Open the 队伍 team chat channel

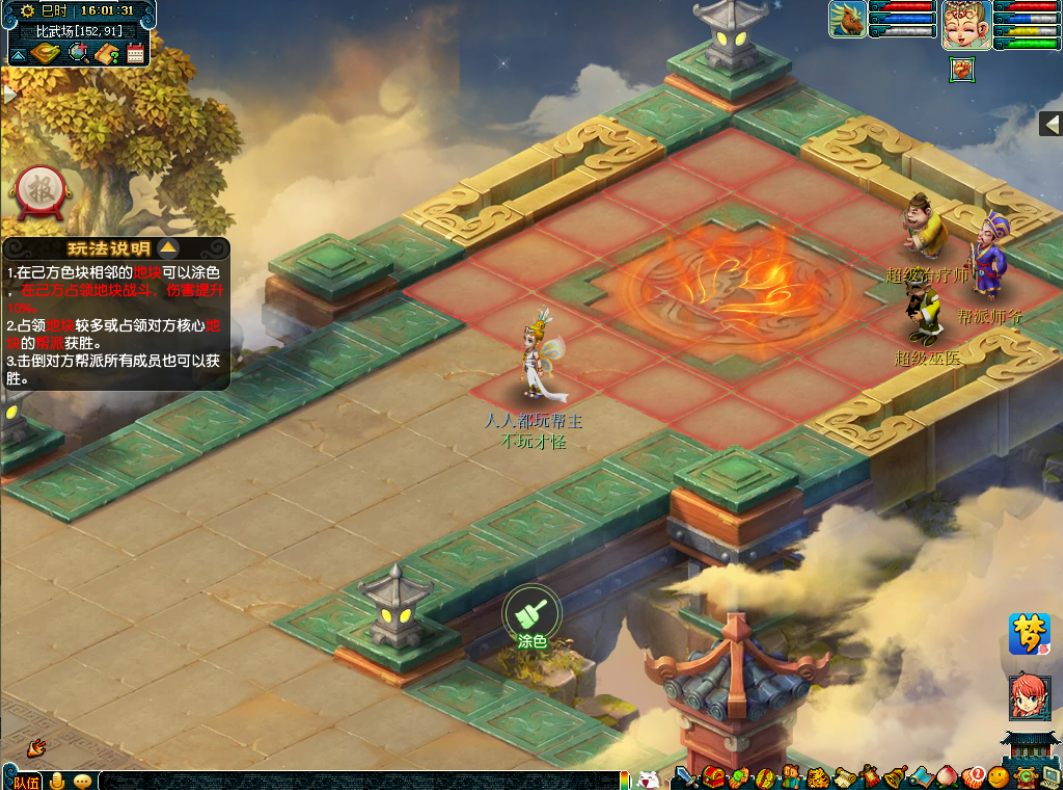pos(25,780)
